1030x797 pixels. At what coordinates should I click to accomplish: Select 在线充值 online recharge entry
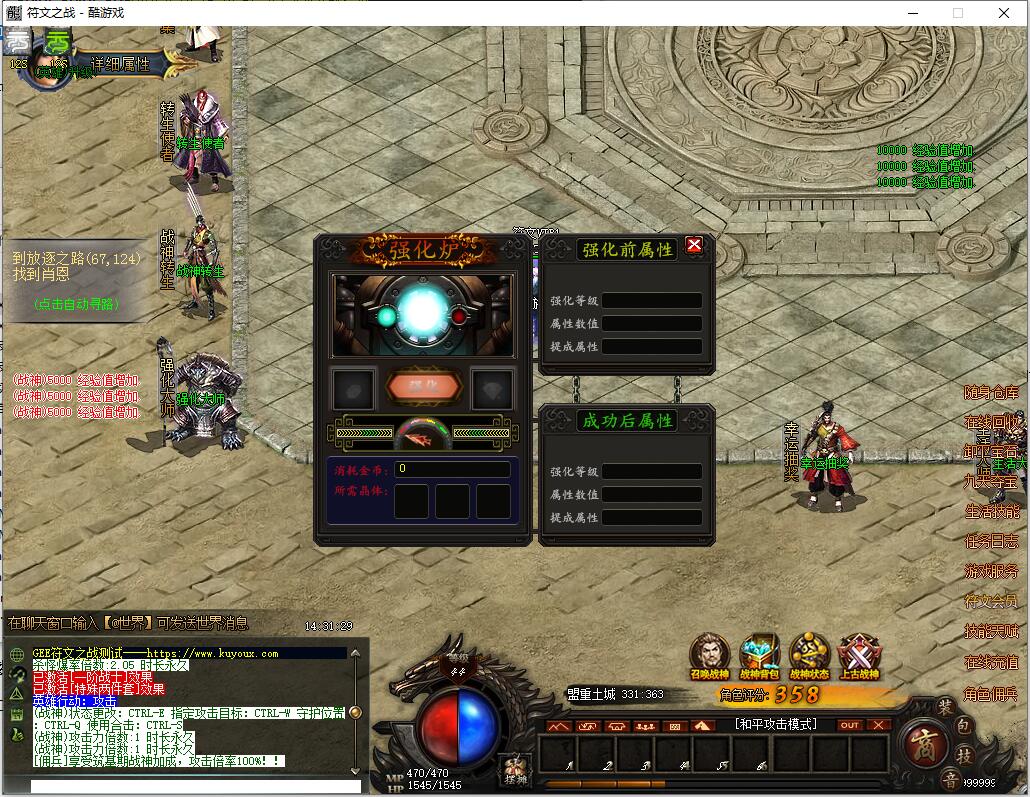click(x=991, y=662)
